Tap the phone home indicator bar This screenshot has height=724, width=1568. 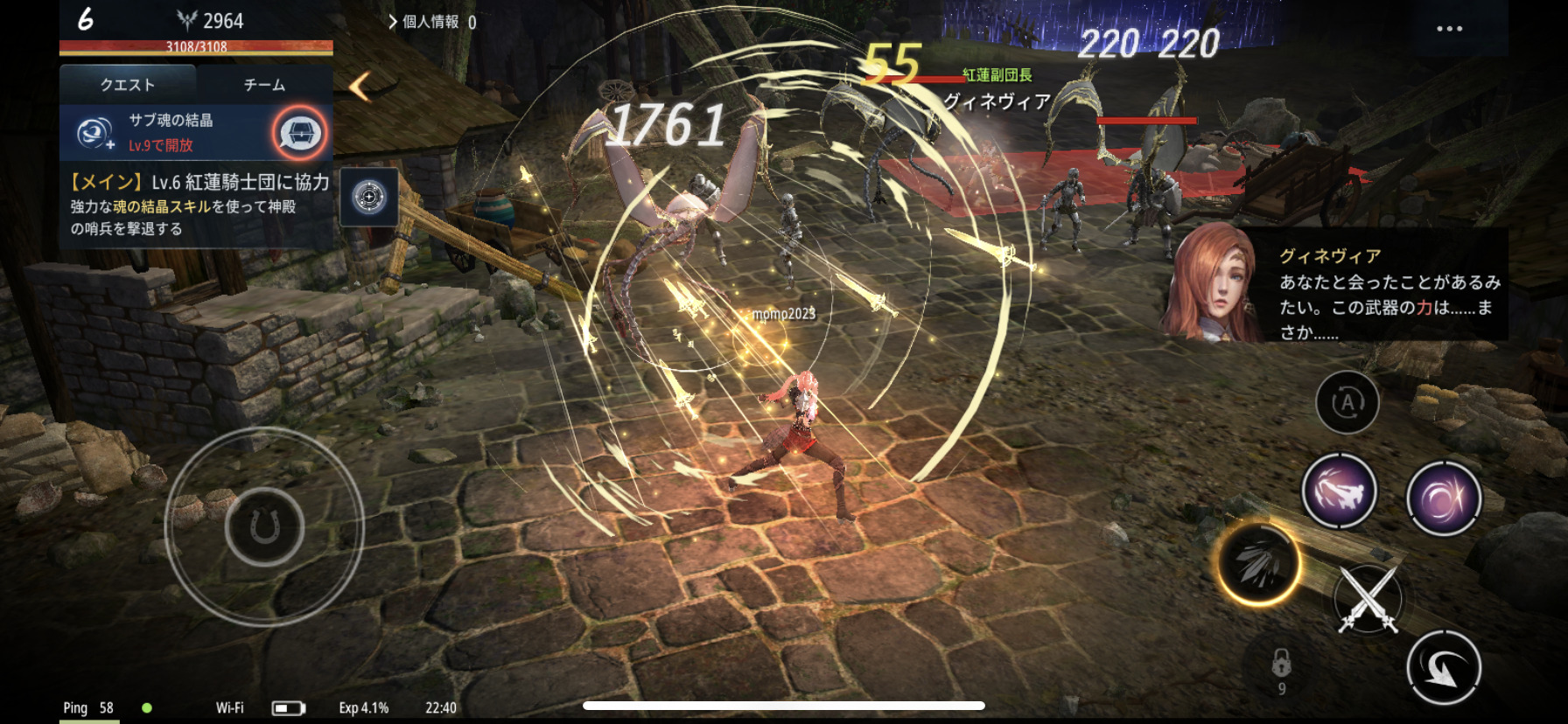[784, 706]
